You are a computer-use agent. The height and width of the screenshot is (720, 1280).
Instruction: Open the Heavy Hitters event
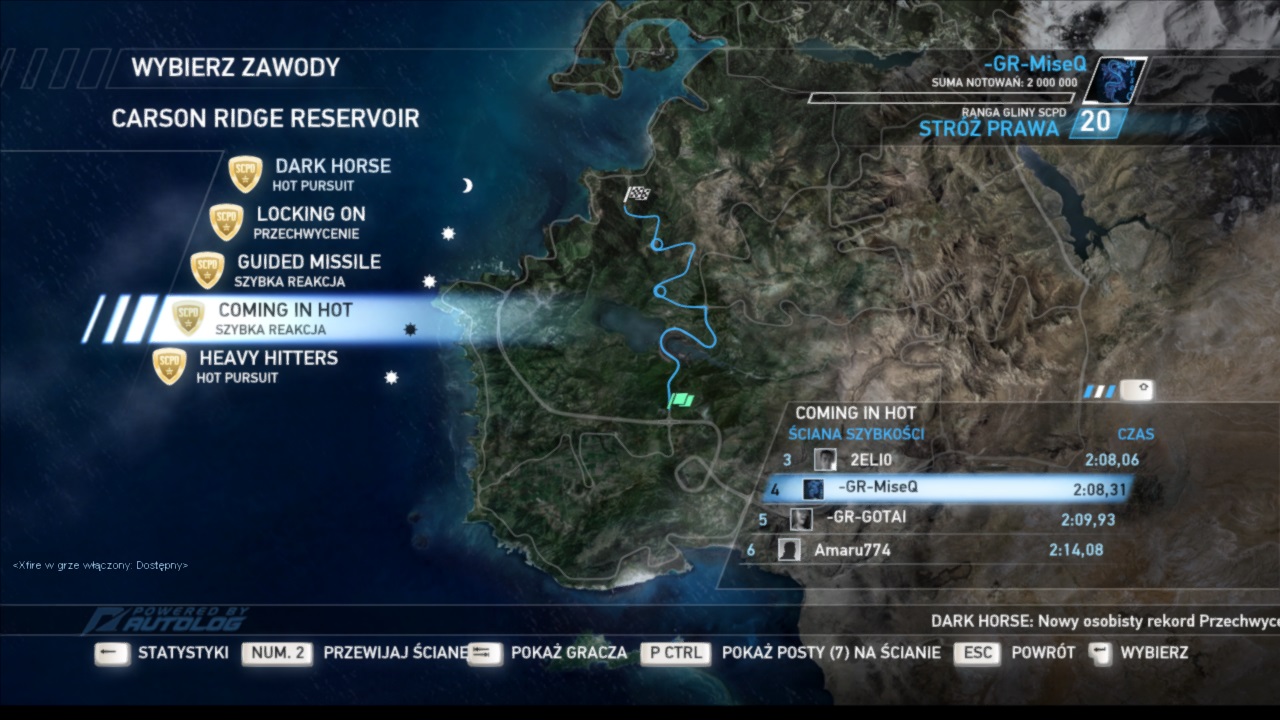[x=267, y=365]
